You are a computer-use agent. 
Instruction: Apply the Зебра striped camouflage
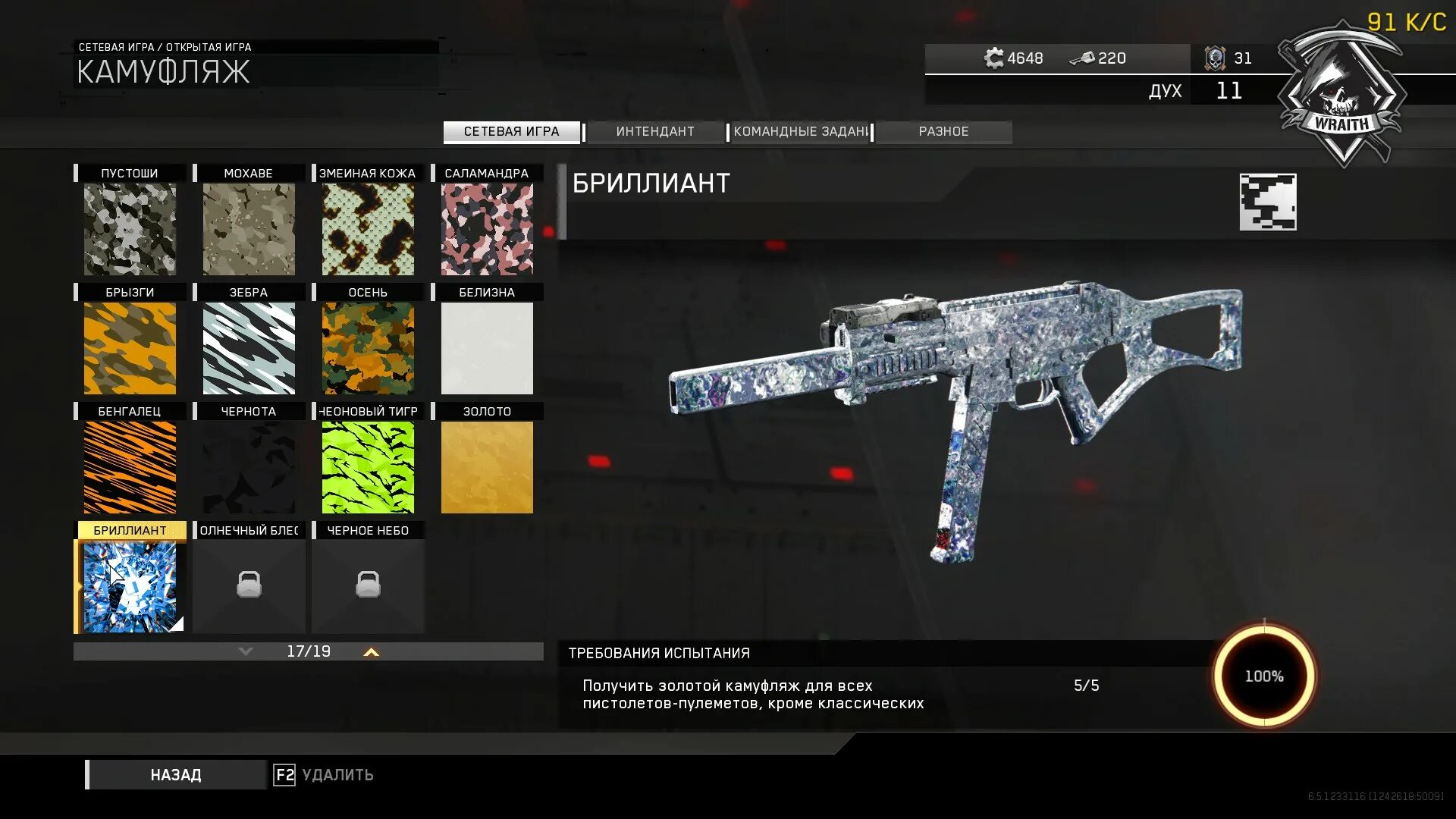pos(249,348)
